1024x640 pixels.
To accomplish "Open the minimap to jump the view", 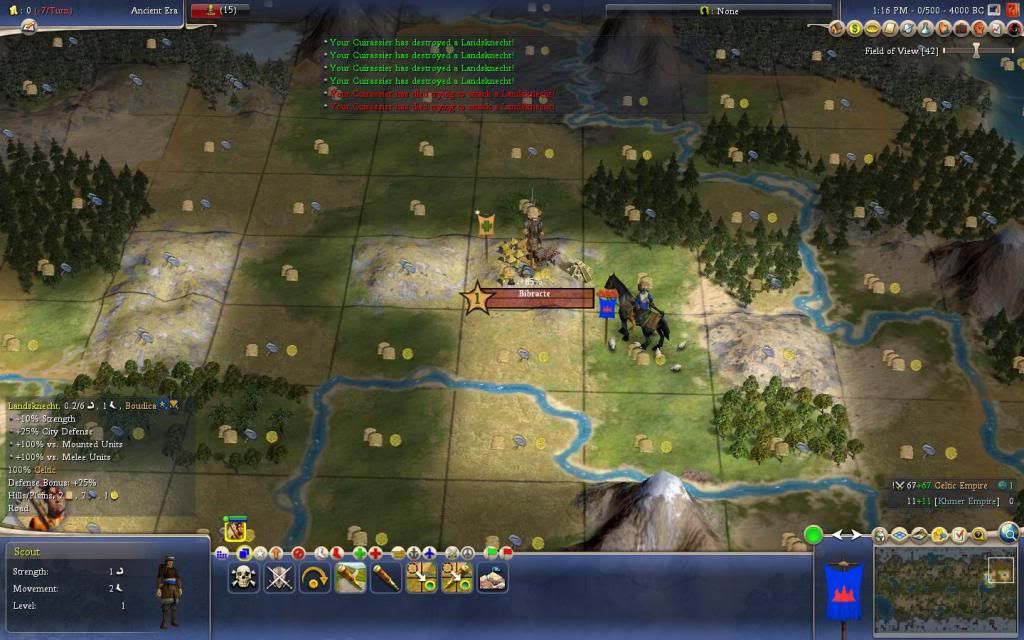I will point(945,590).
